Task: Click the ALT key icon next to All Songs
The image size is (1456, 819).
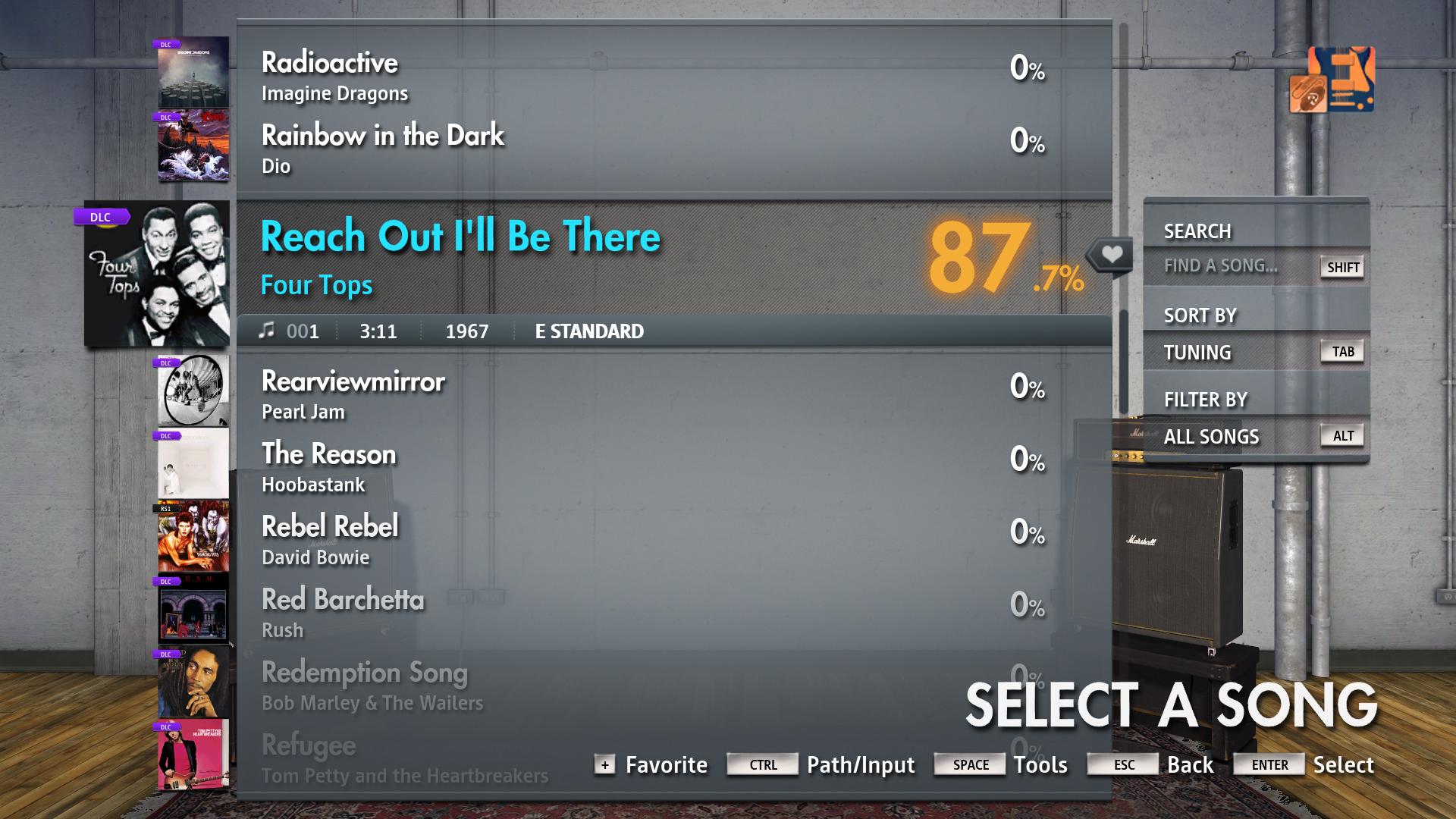Action: 1342,435
